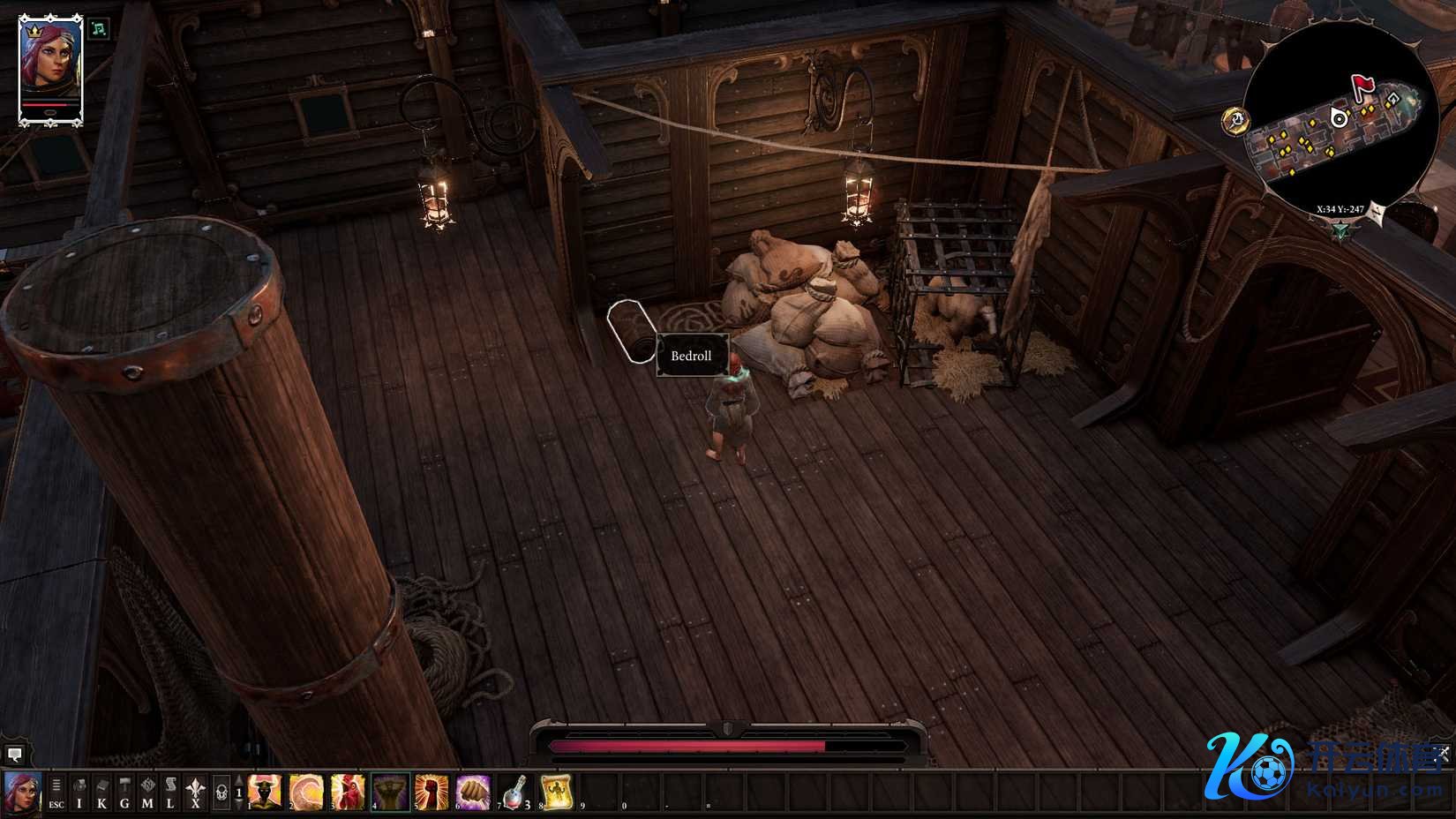Activate the red raised fist skill
This screenshot has height=819, width=1456.
[432, 792]
